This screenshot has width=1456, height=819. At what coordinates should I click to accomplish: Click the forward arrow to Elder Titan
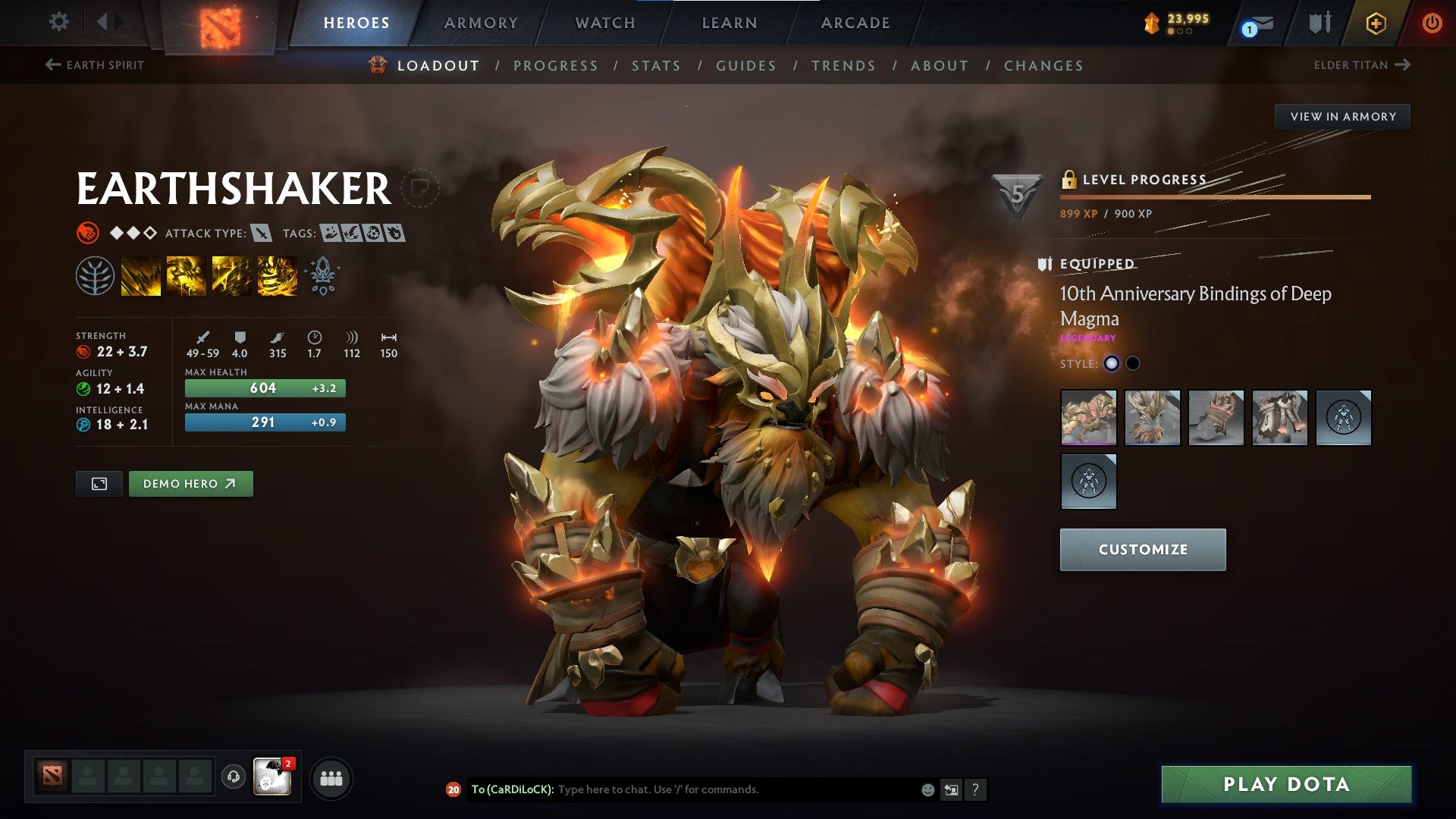1404,65
